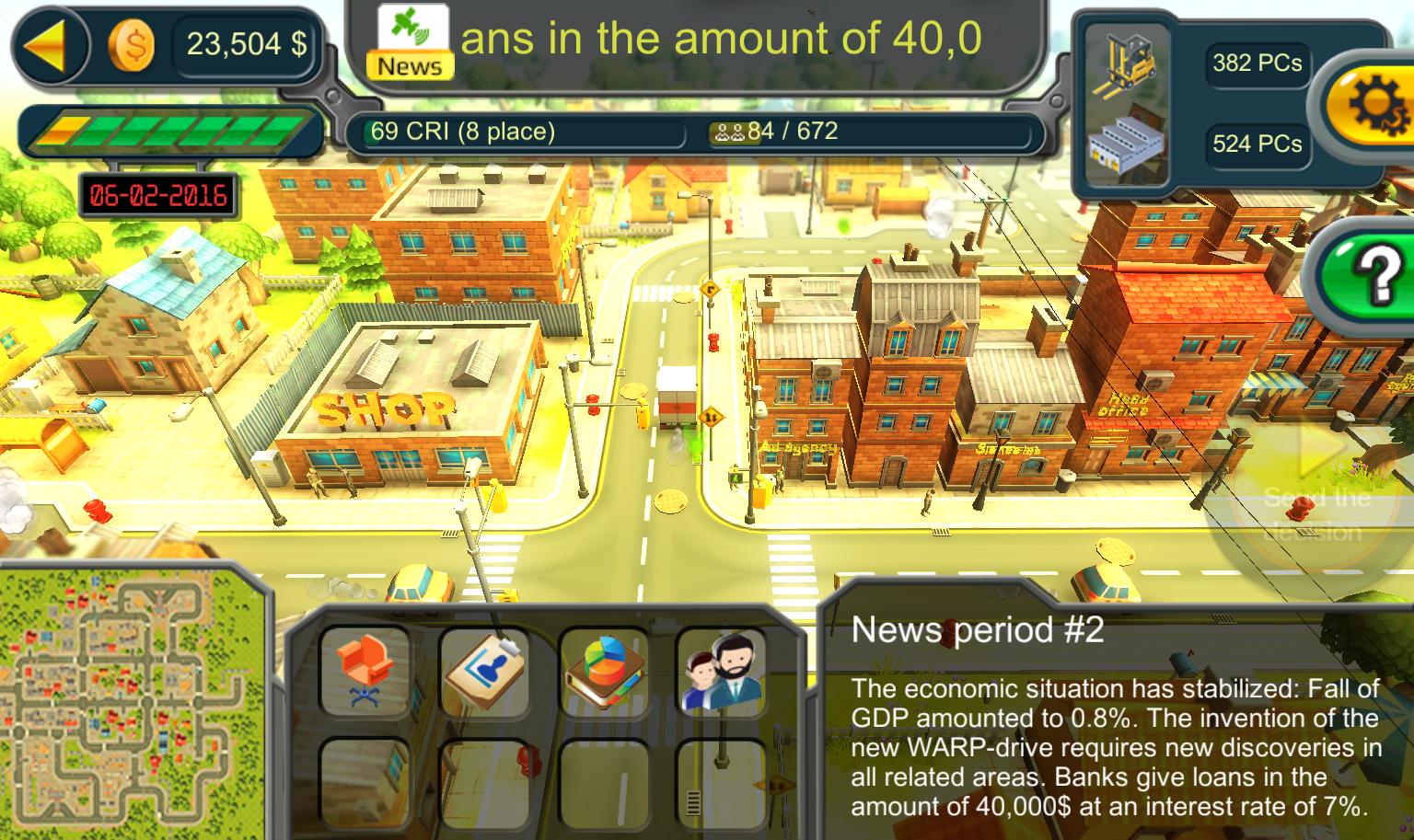Click the gold coin money icon
The image size is (1414, 840).
click(x=132, y=45)
